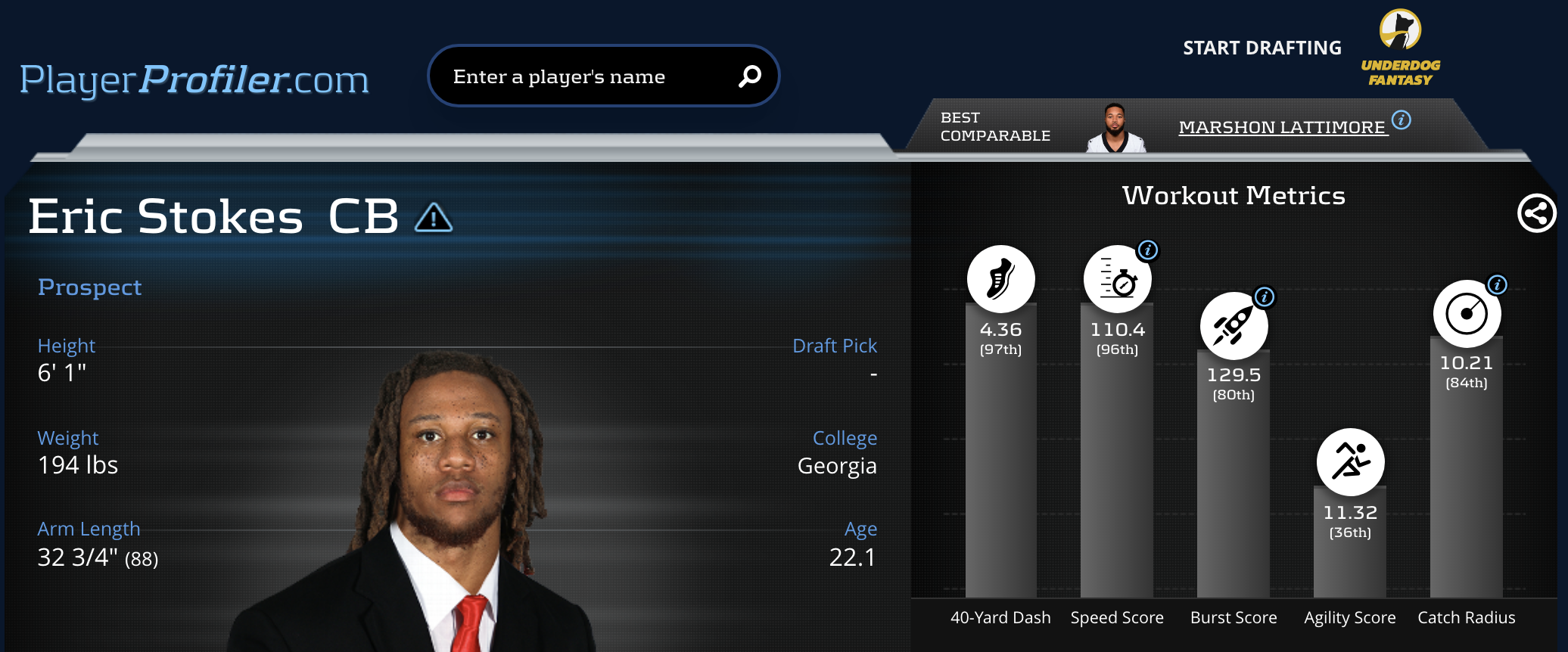Click the Marshon Lattimore comparable thumbnail
The image size is (1568, 652).
pyautogui.click(x=1115, y=129)
